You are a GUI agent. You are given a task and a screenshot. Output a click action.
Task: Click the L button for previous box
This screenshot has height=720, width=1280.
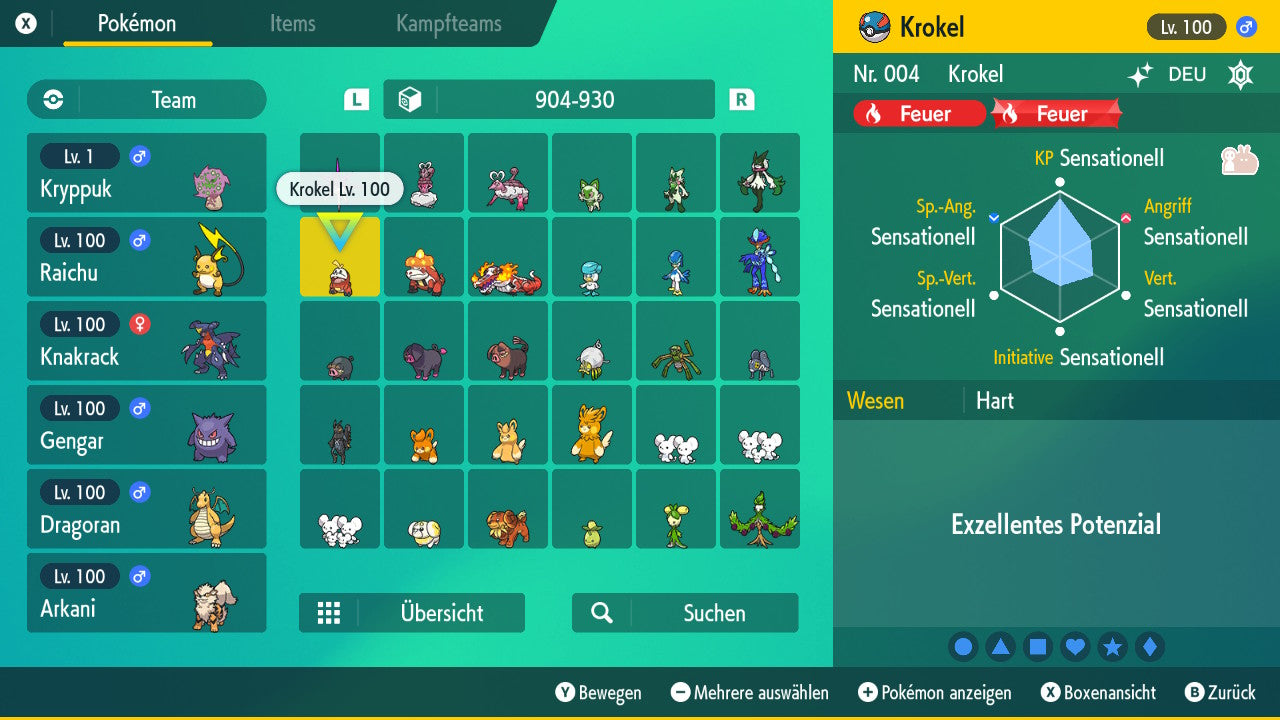tap(355, 100)
